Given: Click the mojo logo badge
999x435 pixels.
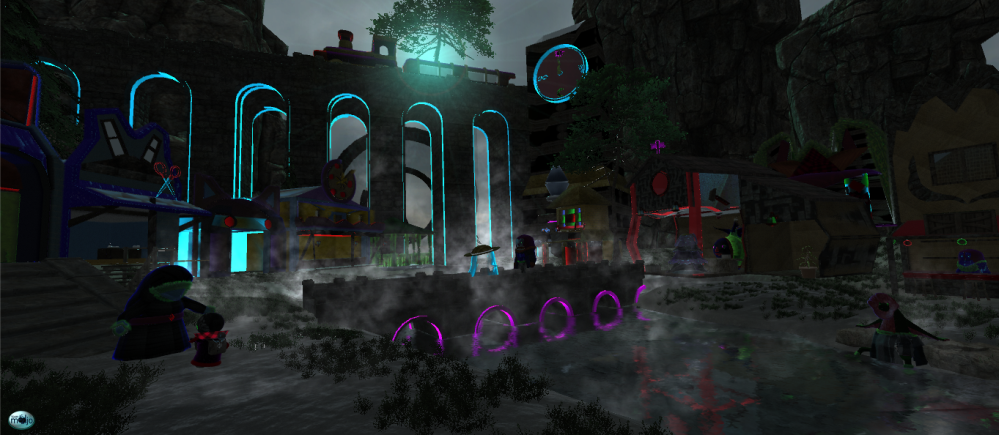Looking at the screenshot, I should point(21,420).
